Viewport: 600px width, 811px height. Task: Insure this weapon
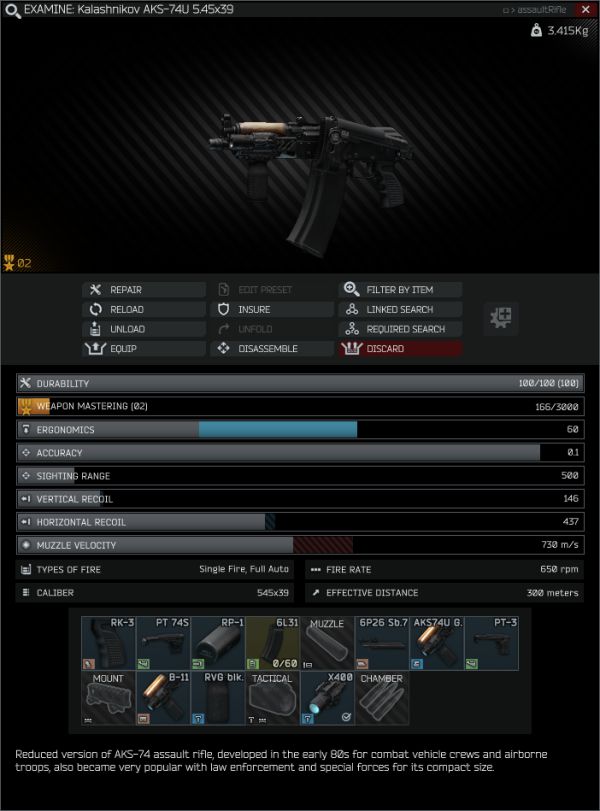click(x=271, y=310)
